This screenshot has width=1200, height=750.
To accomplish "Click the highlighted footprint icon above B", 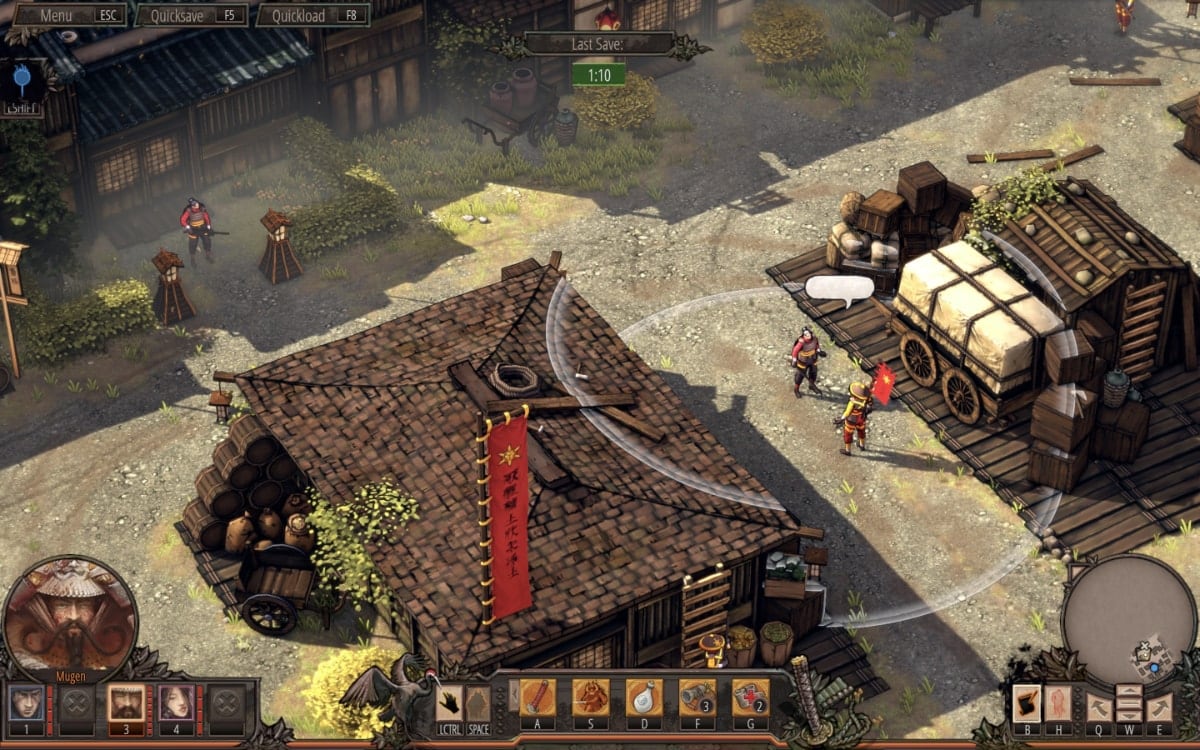I will pyautogui.click(x=1027, y=702).
